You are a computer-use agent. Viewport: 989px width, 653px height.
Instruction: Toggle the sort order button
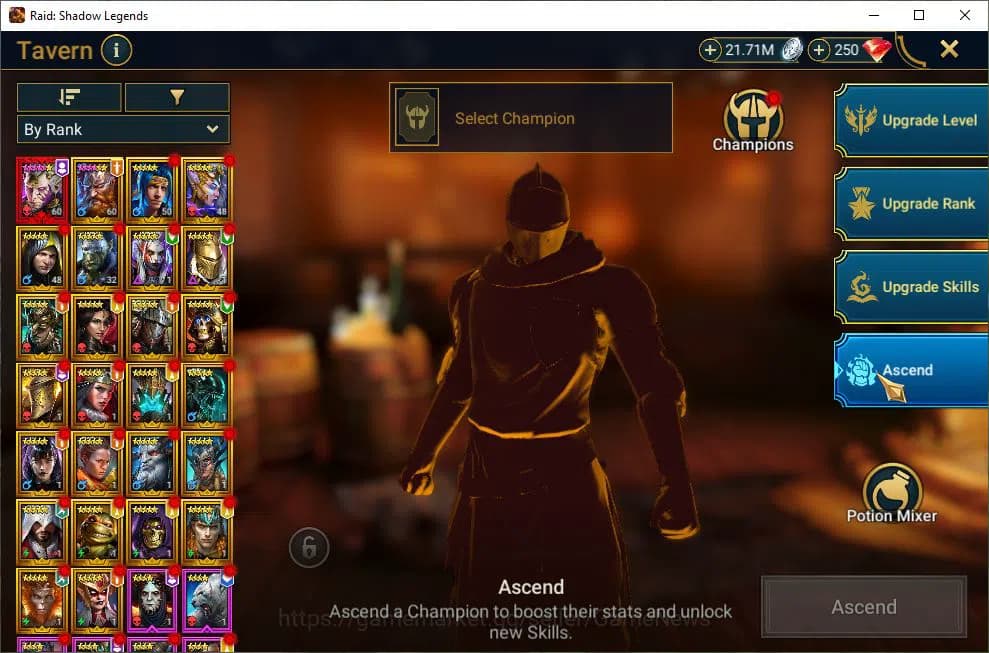pyautogui.click(x=69, y=97)
